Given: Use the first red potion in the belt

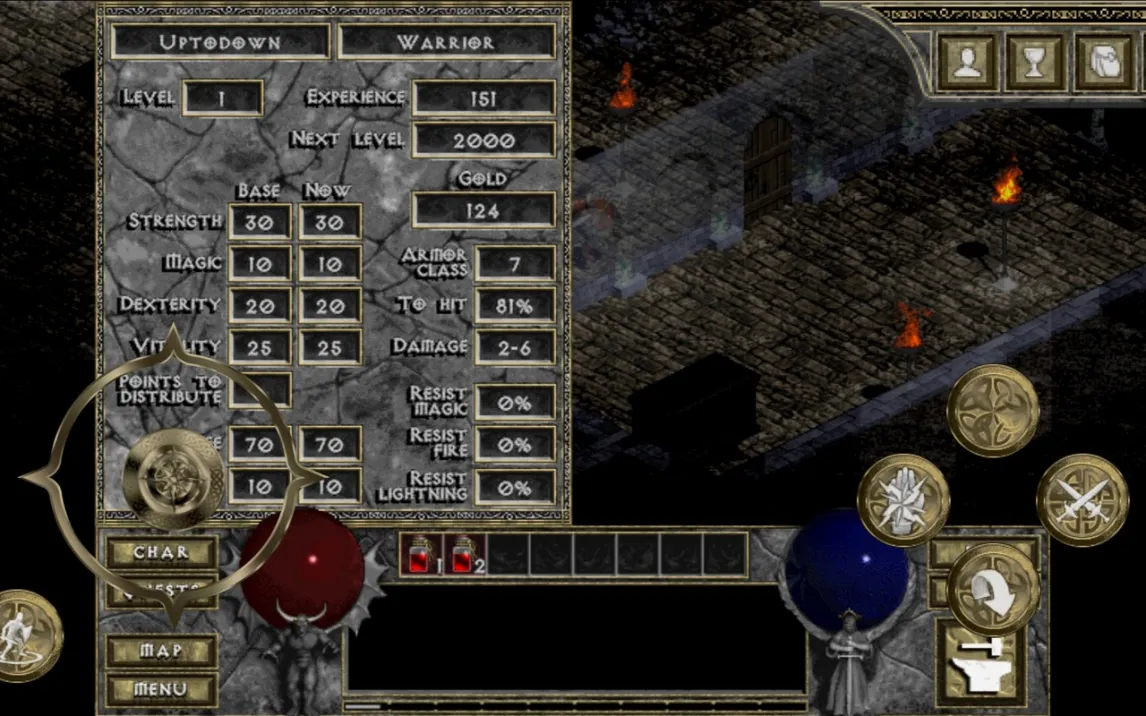Looking at the screenshot, I should point(420,554).
